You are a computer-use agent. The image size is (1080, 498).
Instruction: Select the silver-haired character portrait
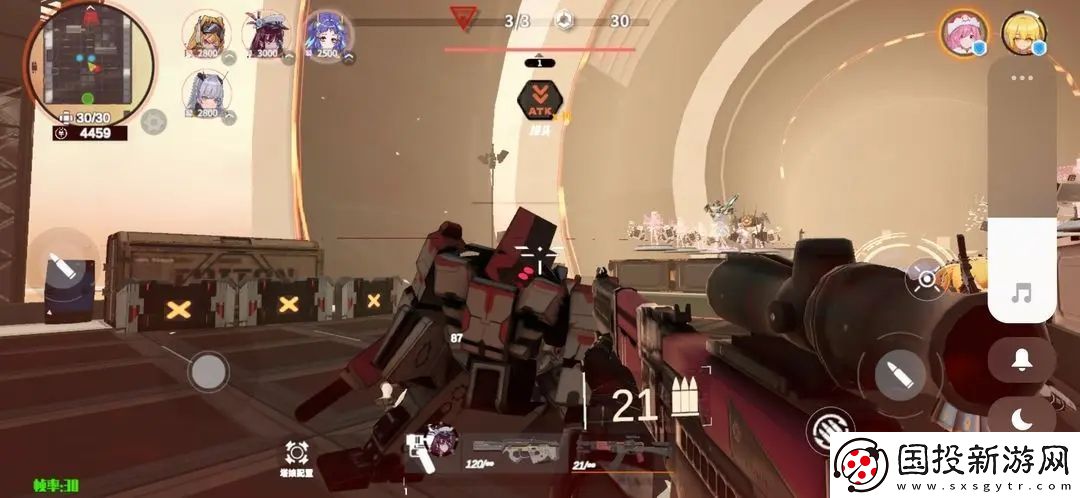coord(207,94)
